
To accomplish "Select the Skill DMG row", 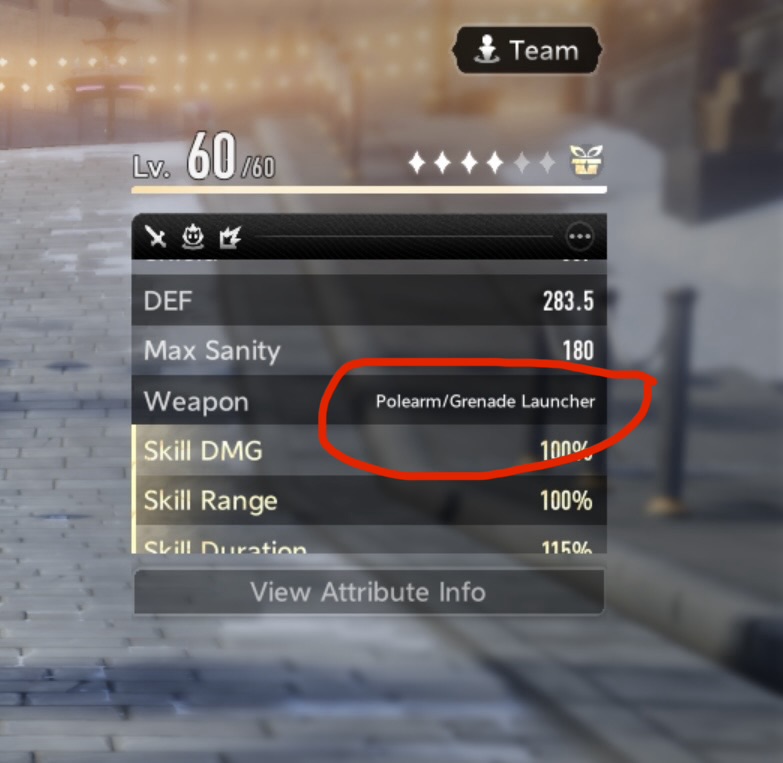I will point(368,451).
